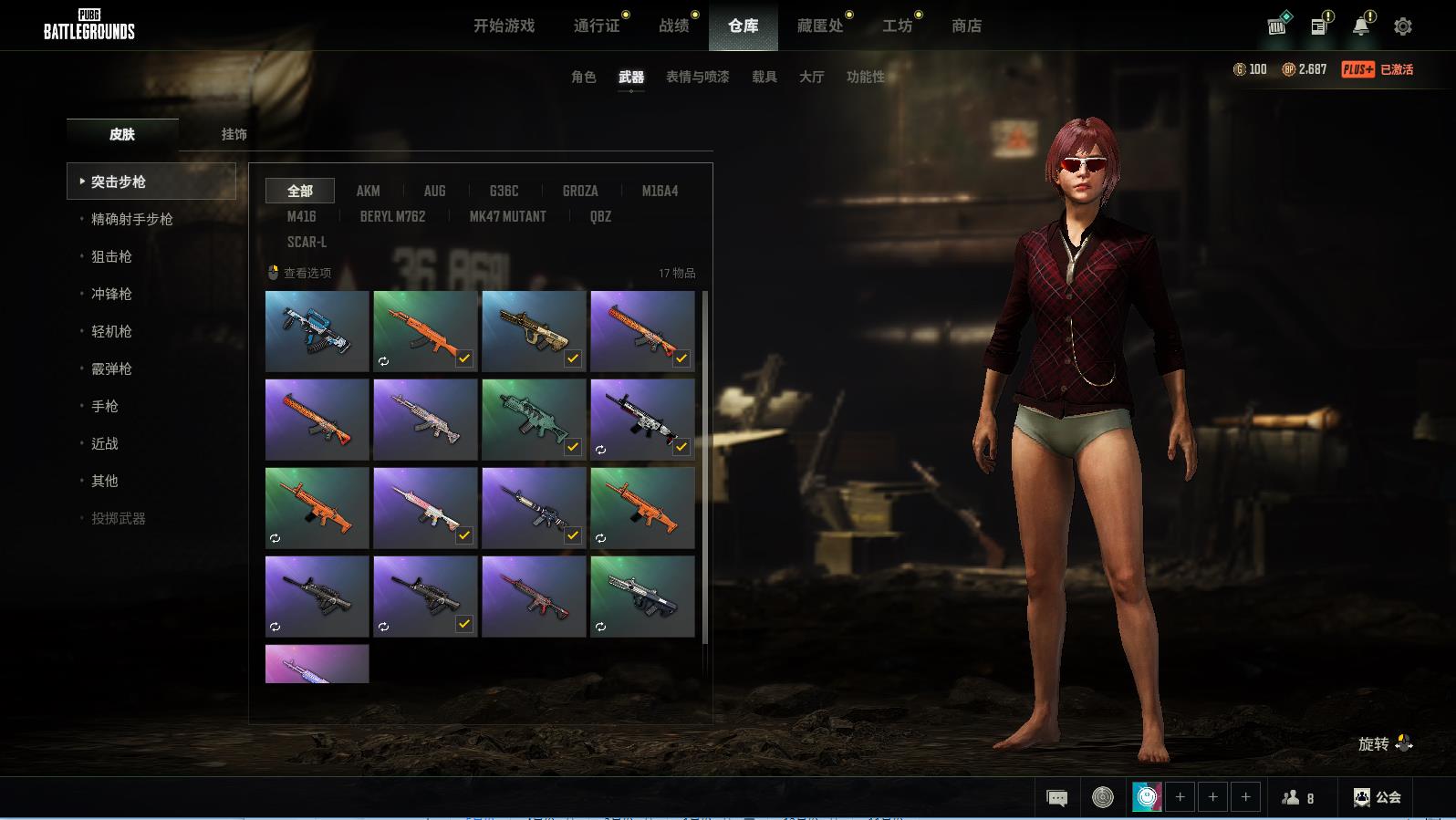The width and height of the screenshot is (1456, 820).
Task: Open the settings gear icon
Action: pos(1402,26)
